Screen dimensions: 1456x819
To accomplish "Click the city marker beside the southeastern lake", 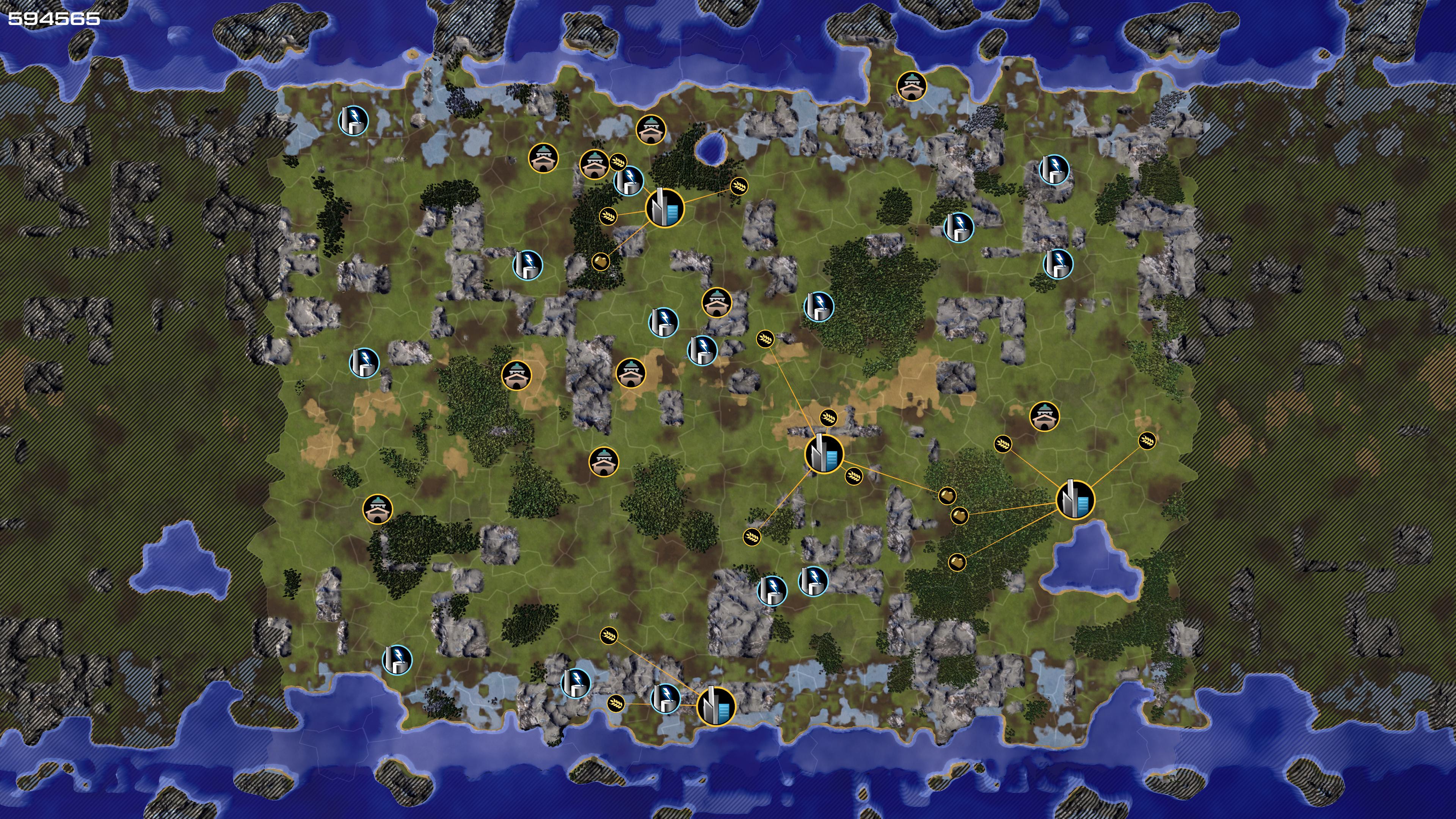I will (x=1075, y=499).
